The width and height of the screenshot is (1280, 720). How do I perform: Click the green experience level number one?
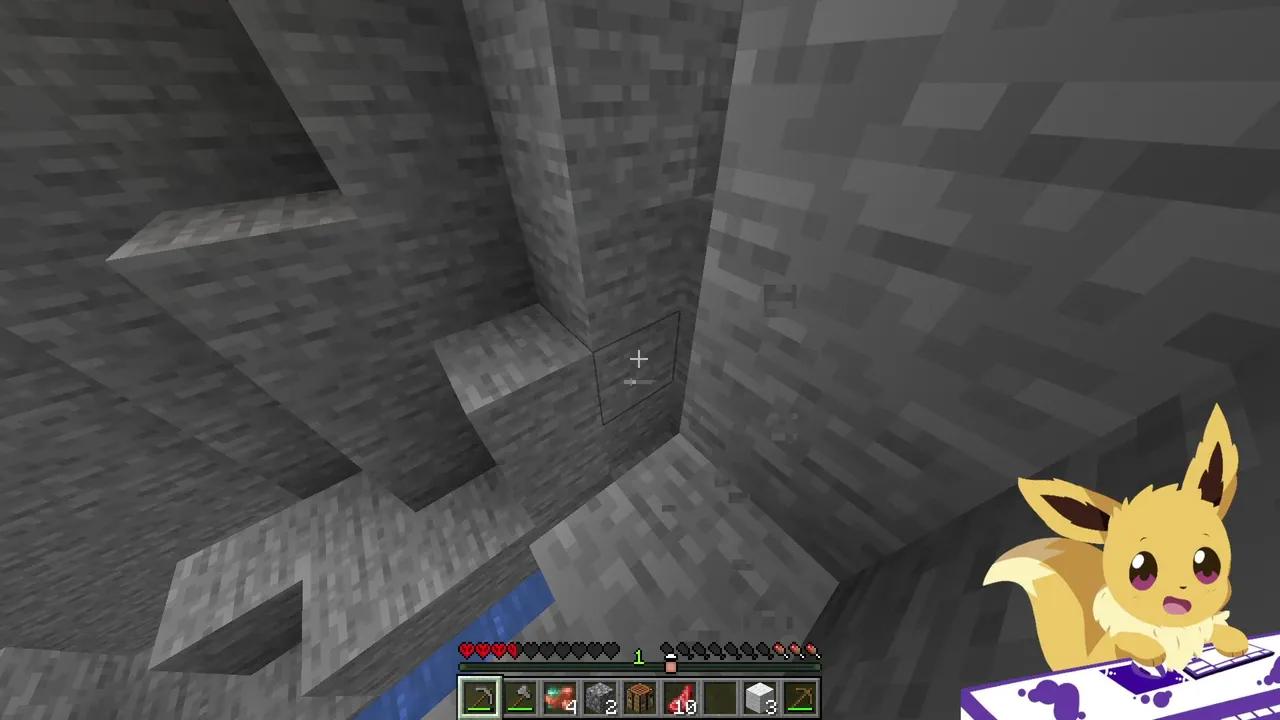[x=639, y=655]
